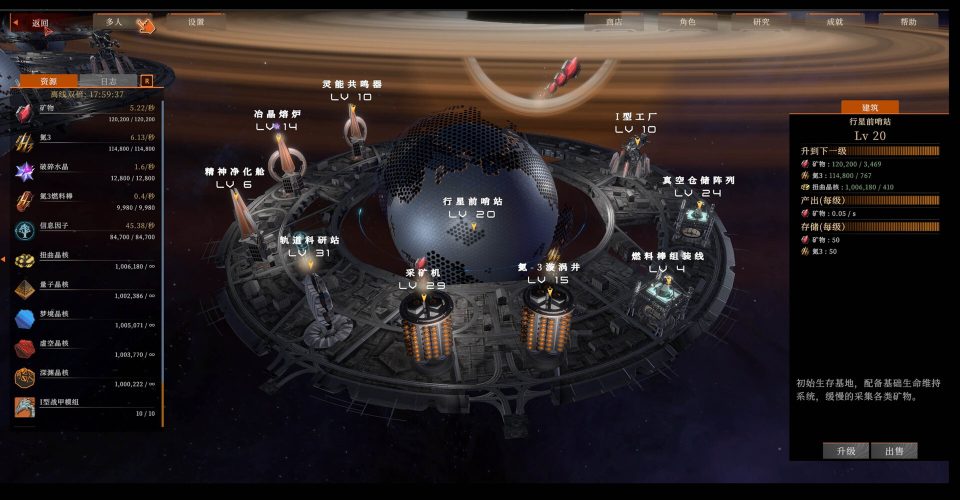Open the 帮助 help menu
960x500 pixels.
click(x=908, y=21)
